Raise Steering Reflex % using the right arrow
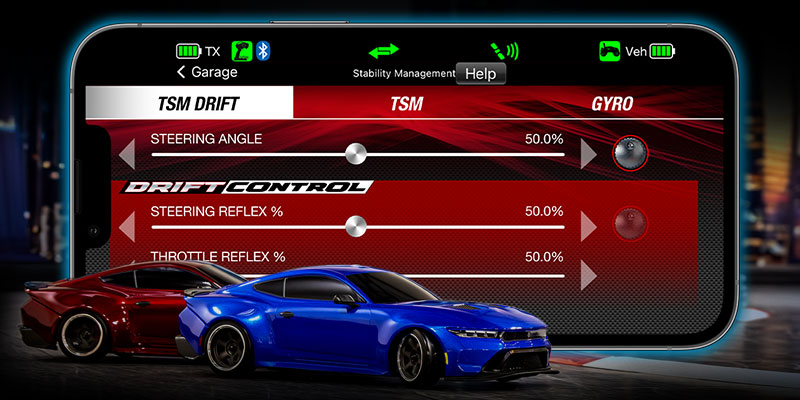Image resolution: width=800 pixels, height=400 pixels. 589,226
